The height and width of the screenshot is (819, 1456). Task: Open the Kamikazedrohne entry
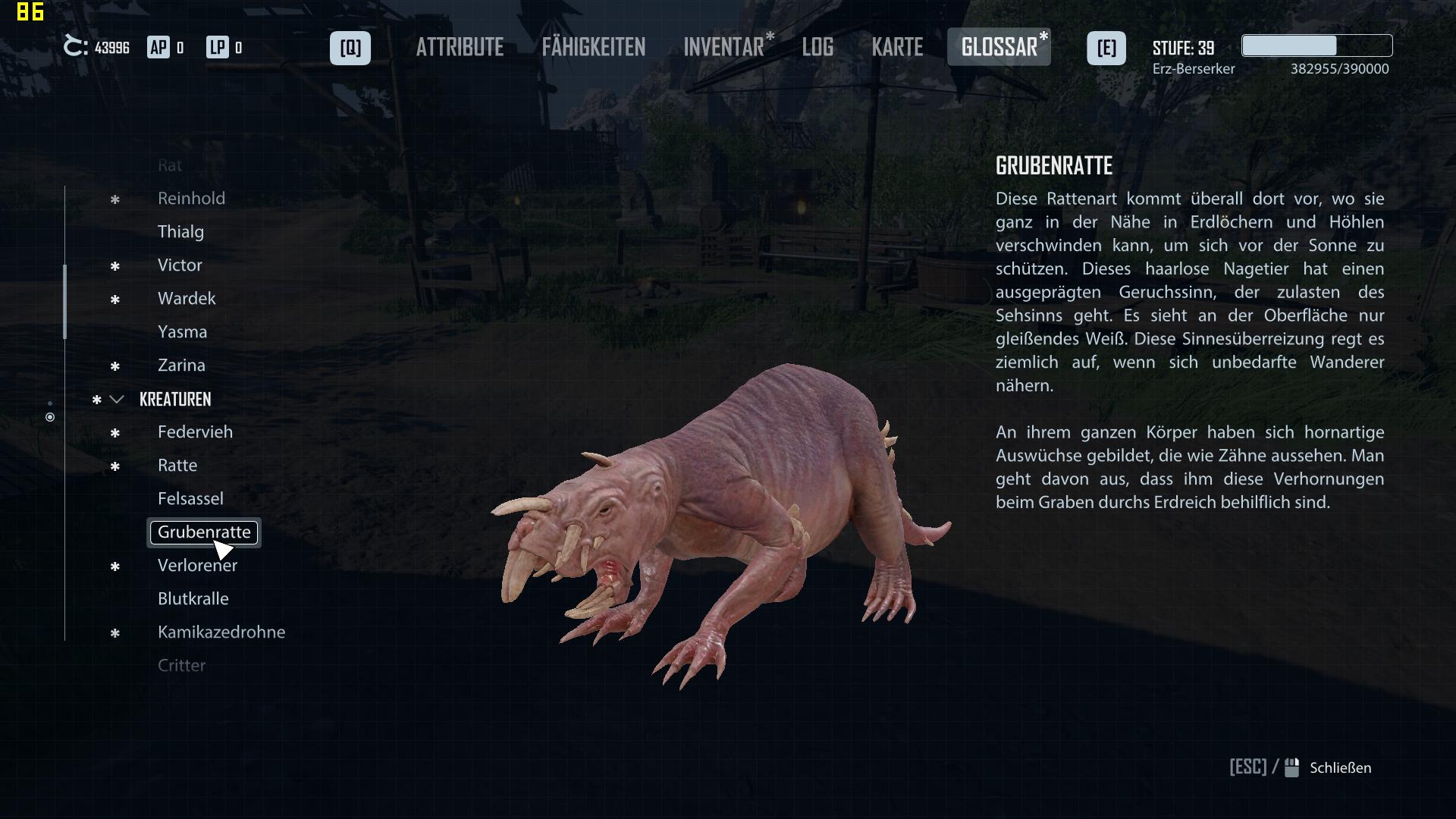221,632
